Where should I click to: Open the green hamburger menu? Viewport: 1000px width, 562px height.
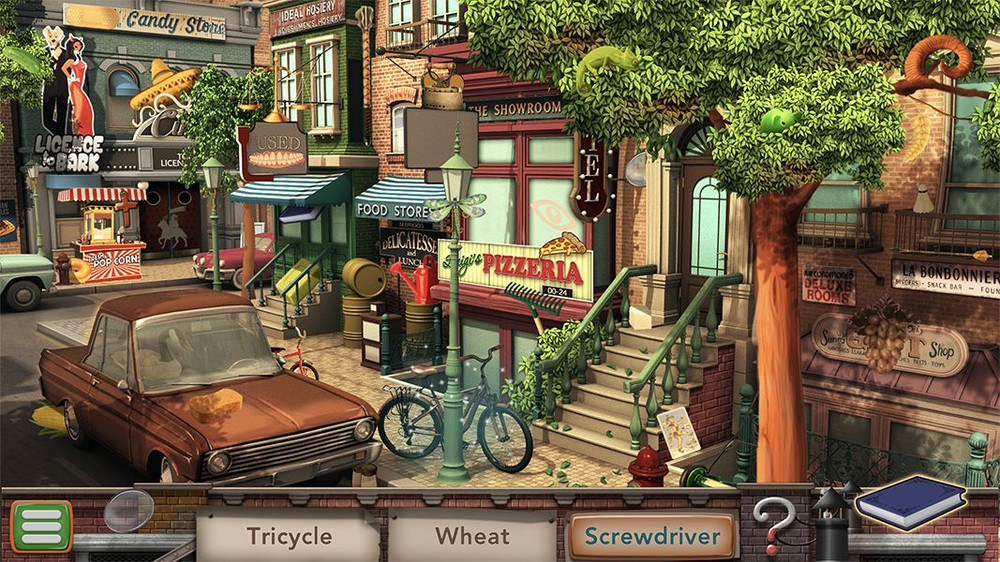tap(41, 526)
